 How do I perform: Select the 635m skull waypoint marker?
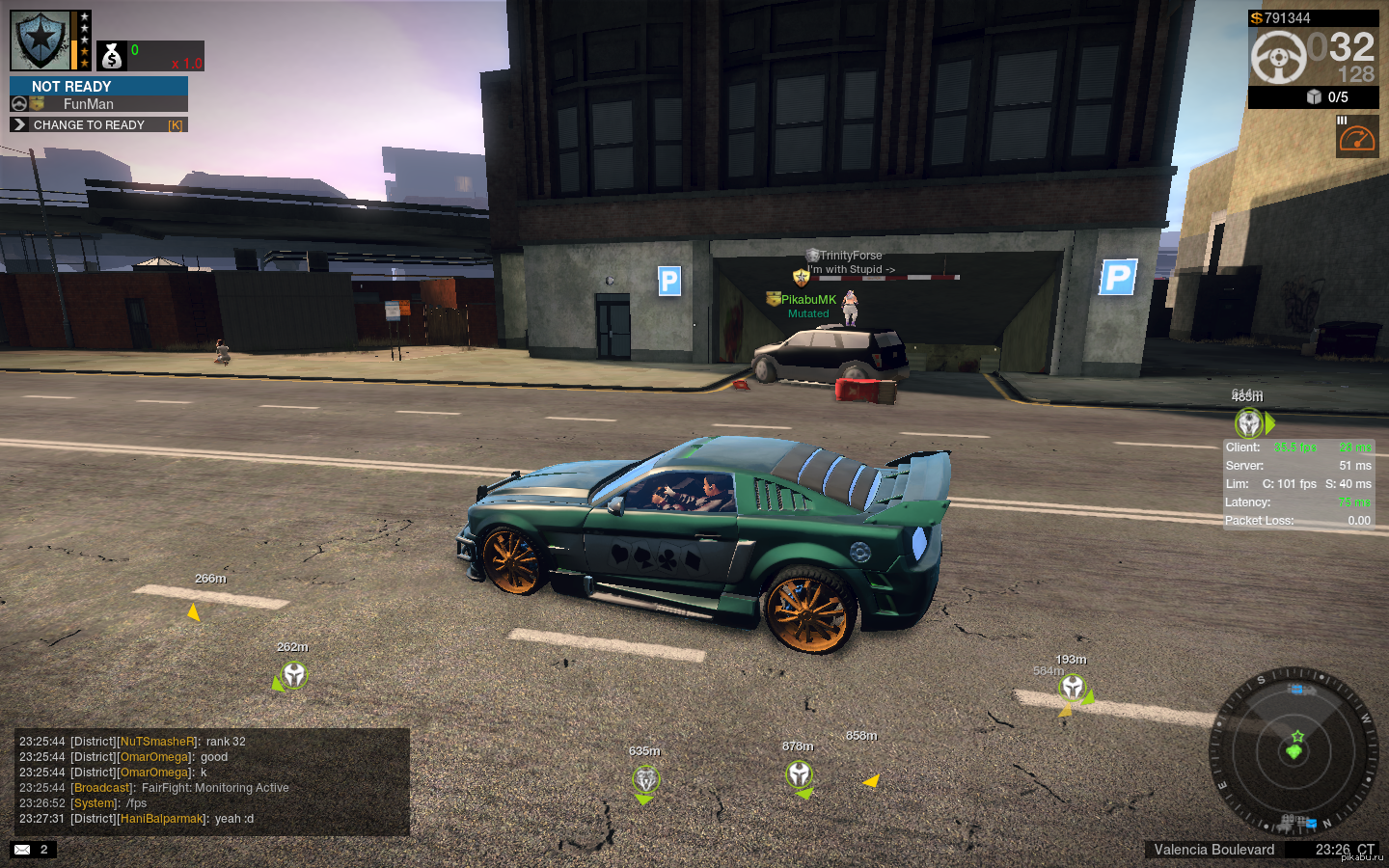pos(645,778)
